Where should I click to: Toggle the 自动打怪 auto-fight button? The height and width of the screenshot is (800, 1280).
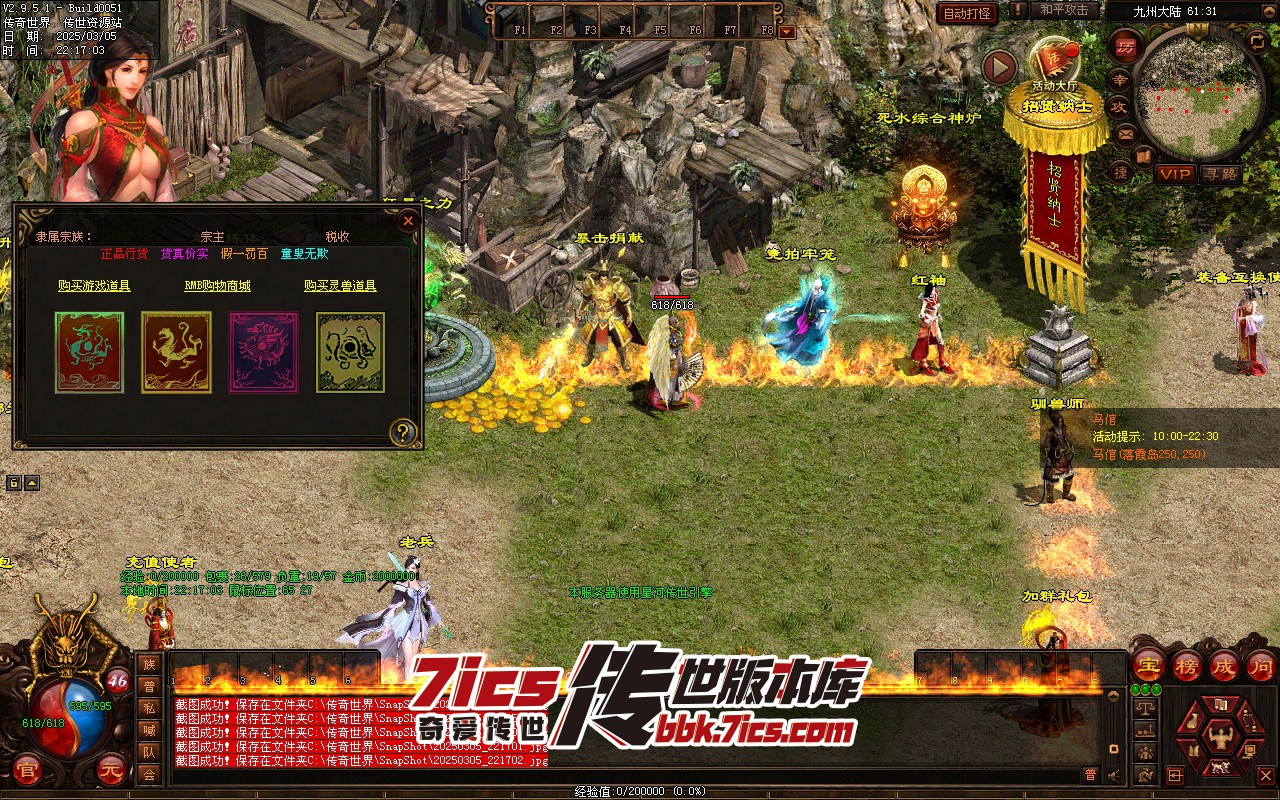pos(968,13)
